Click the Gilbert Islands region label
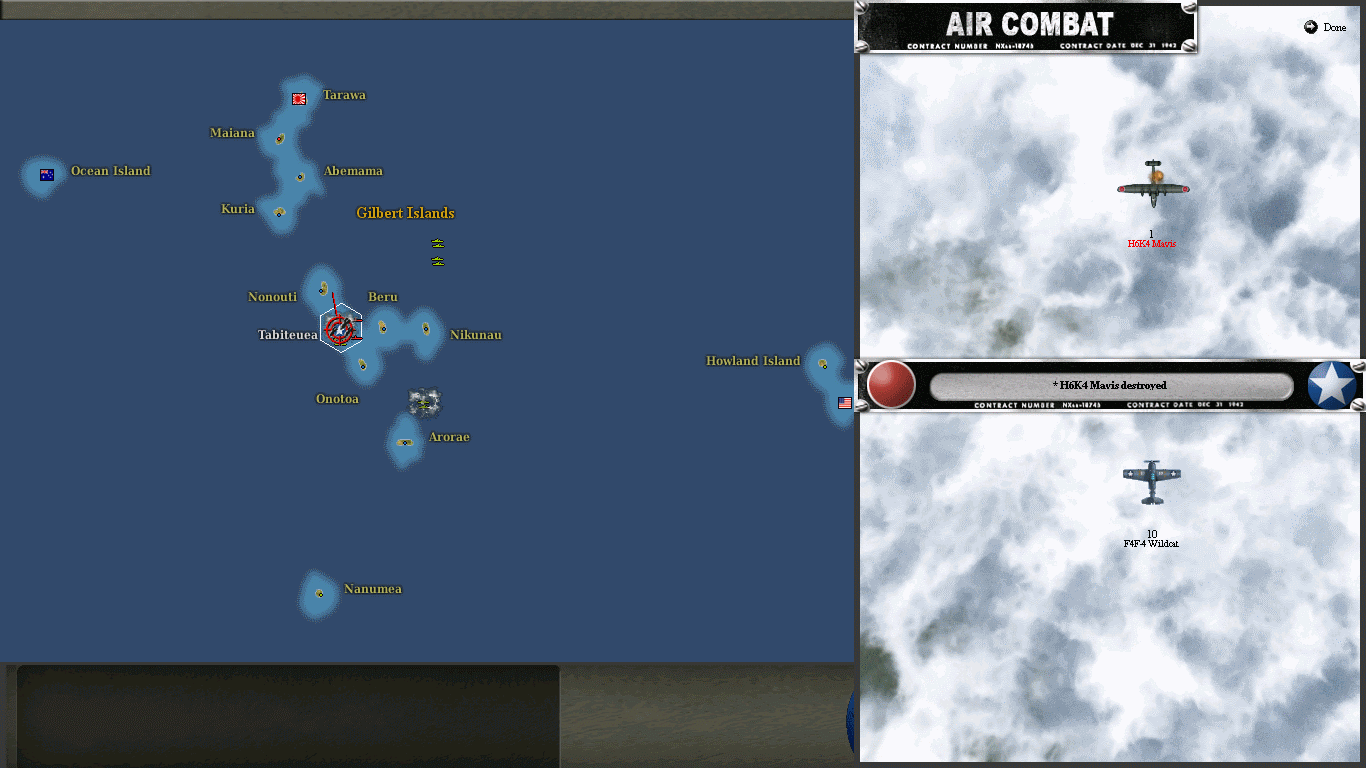Viewport: 1366px width, 768px height. (x=405, y=213)
